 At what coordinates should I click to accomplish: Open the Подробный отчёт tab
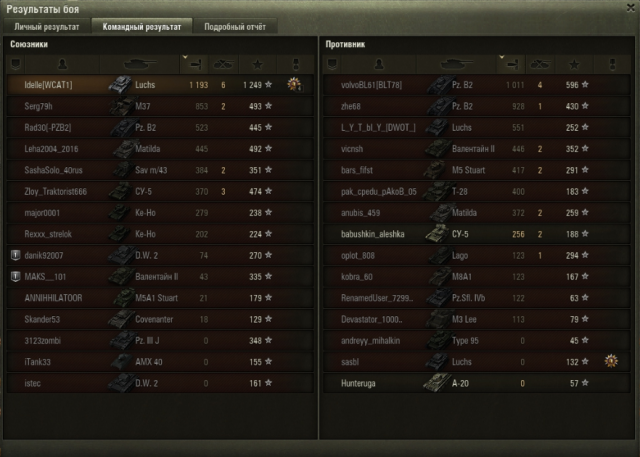[x=234, y=26]
